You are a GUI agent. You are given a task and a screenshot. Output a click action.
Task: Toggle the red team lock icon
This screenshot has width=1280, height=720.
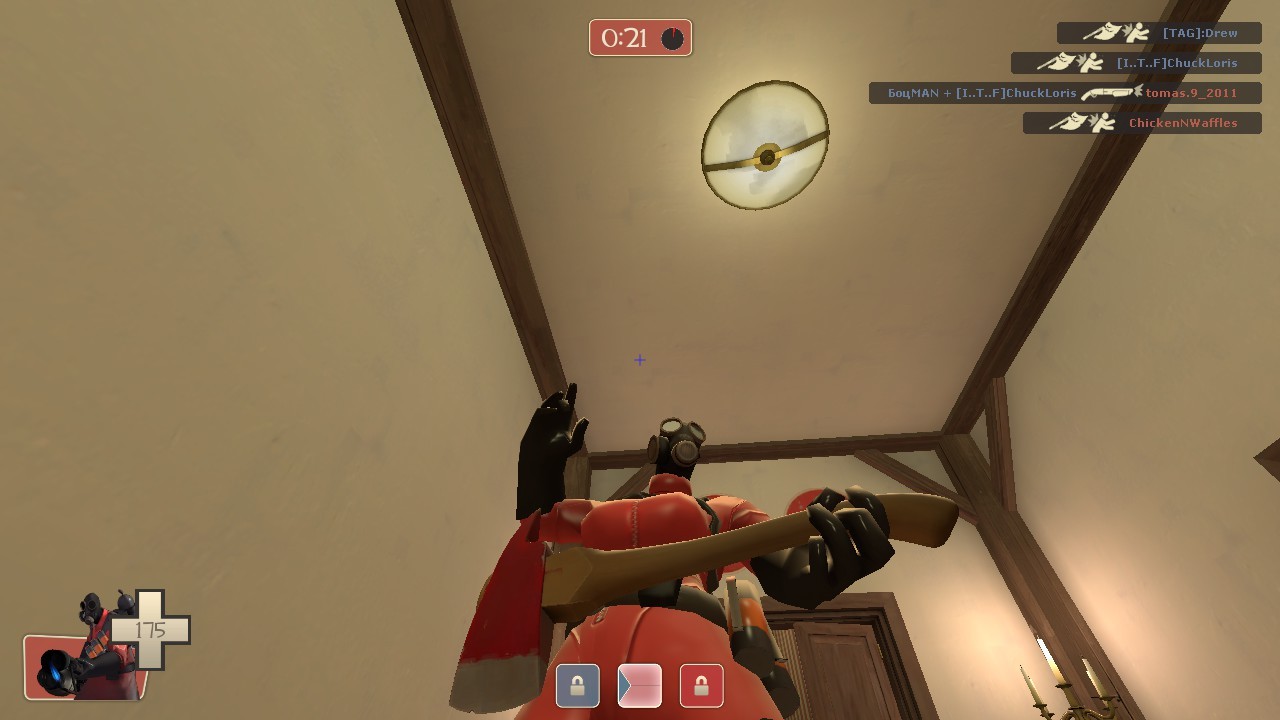click(x=701, y=686)
